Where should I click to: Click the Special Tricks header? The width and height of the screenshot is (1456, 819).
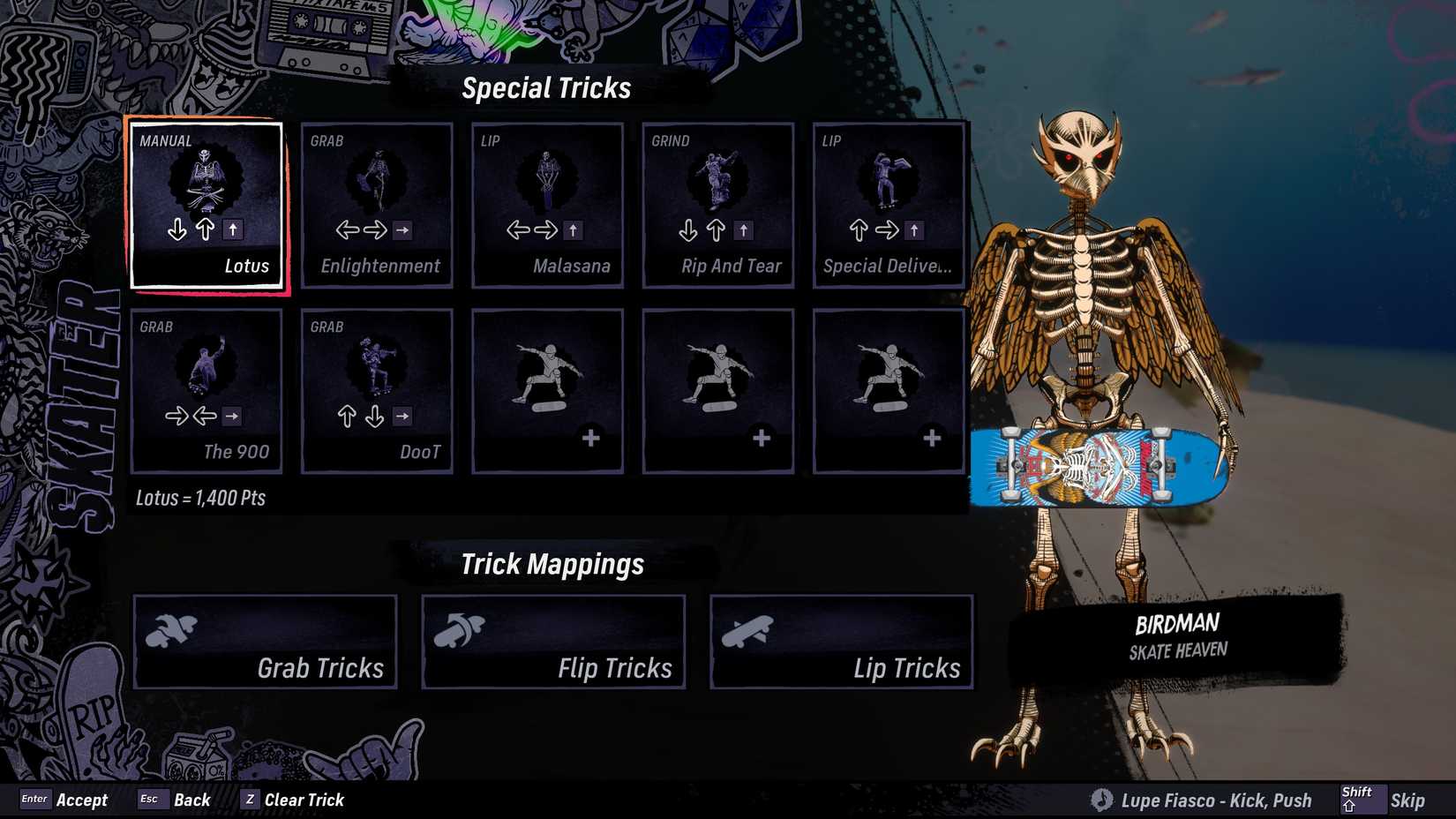pos(547,87)
